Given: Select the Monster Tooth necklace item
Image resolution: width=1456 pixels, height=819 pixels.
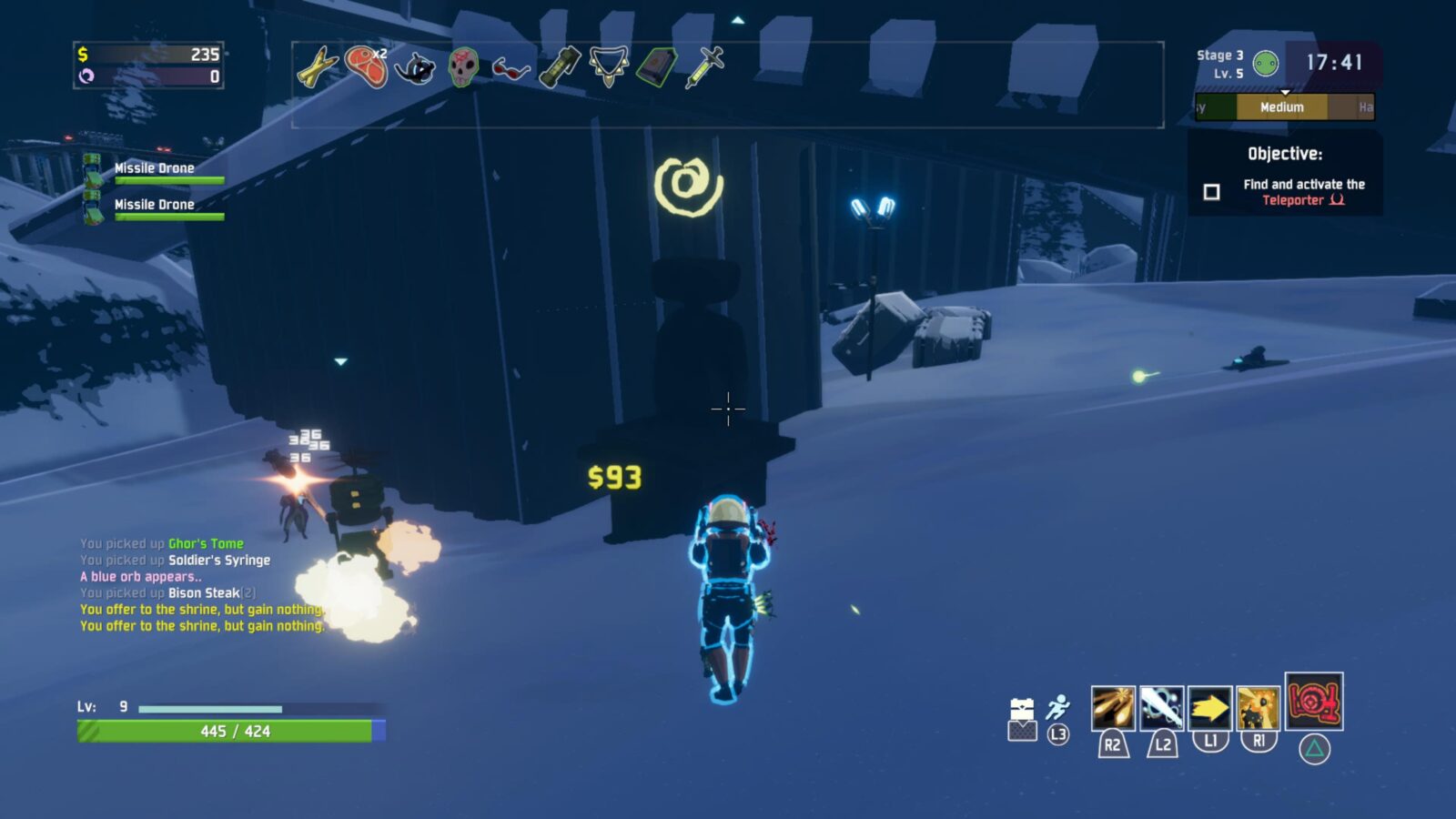Looking at the screenshot, I should 608,66.
